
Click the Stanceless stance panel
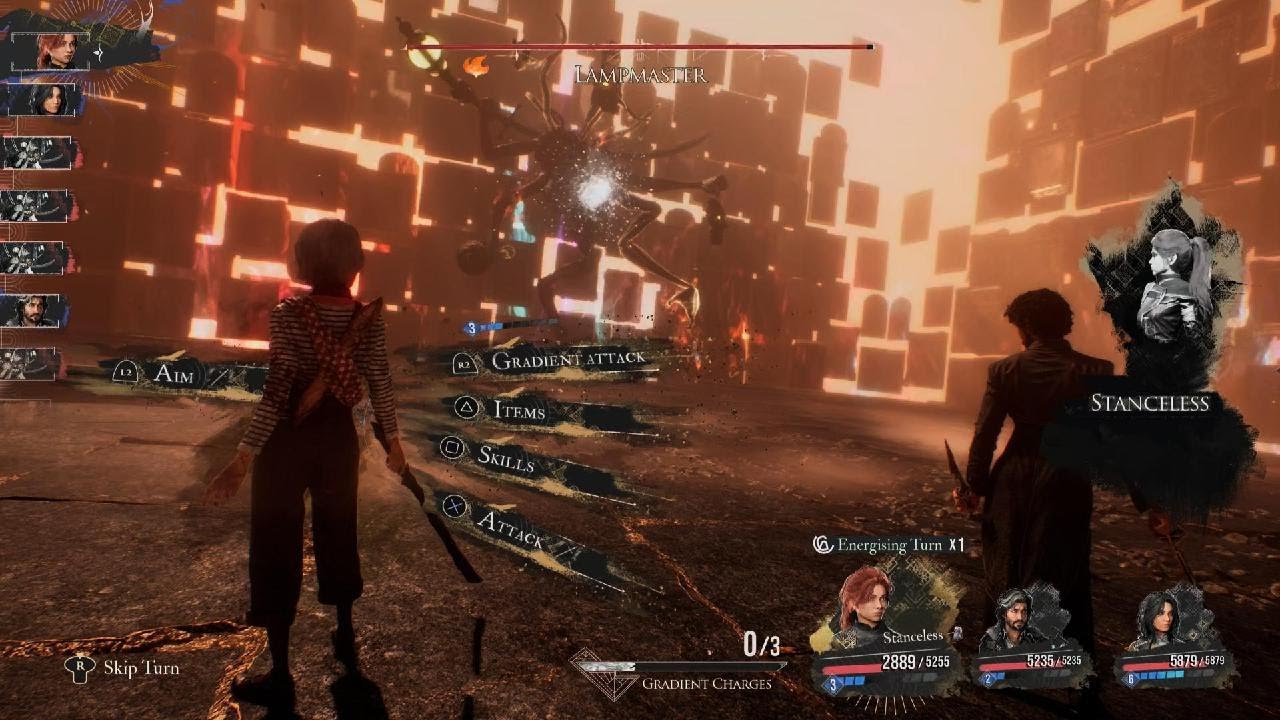(x=1165, y=330)
